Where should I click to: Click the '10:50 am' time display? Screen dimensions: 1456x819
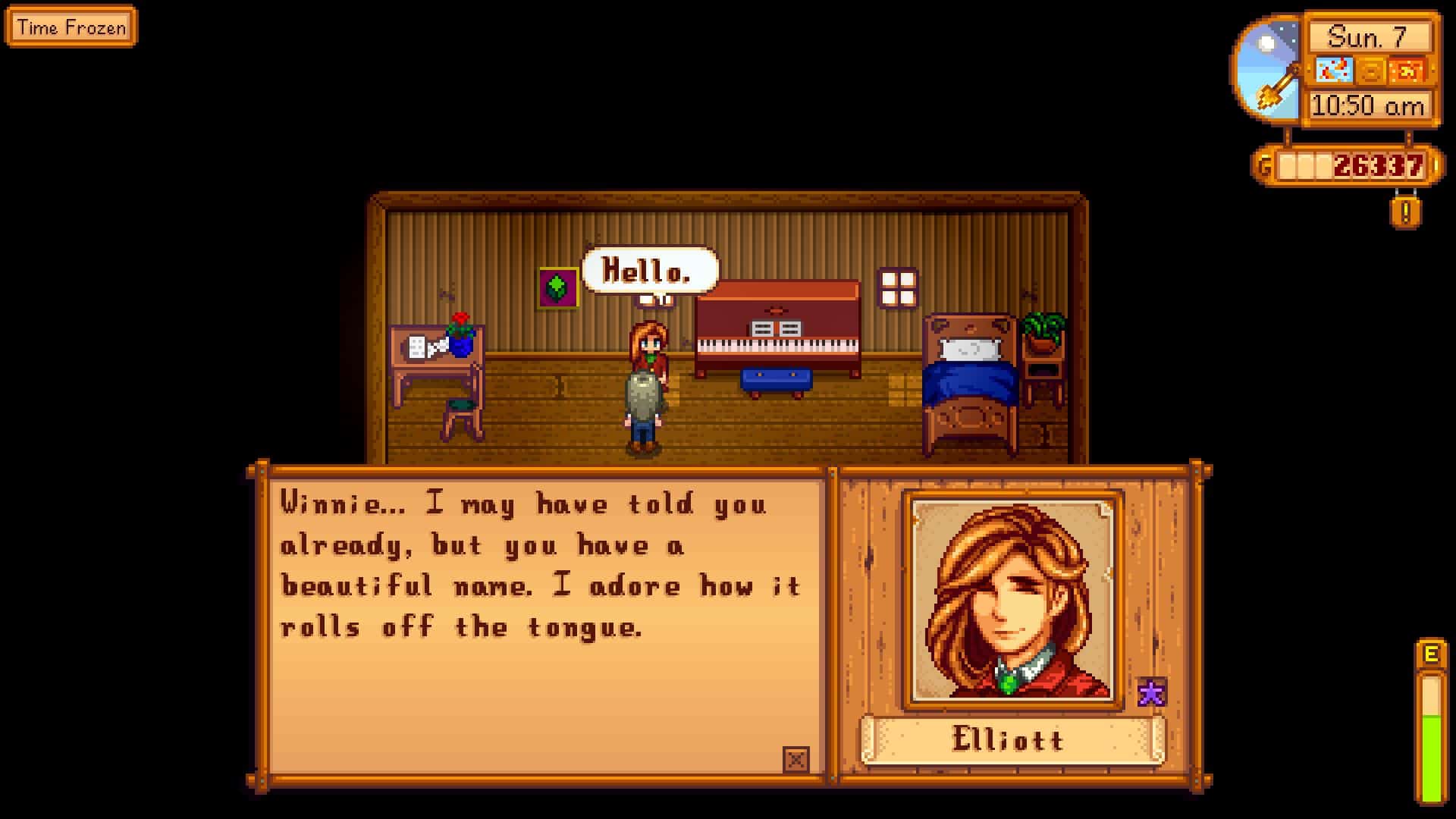pos(1367,103)
